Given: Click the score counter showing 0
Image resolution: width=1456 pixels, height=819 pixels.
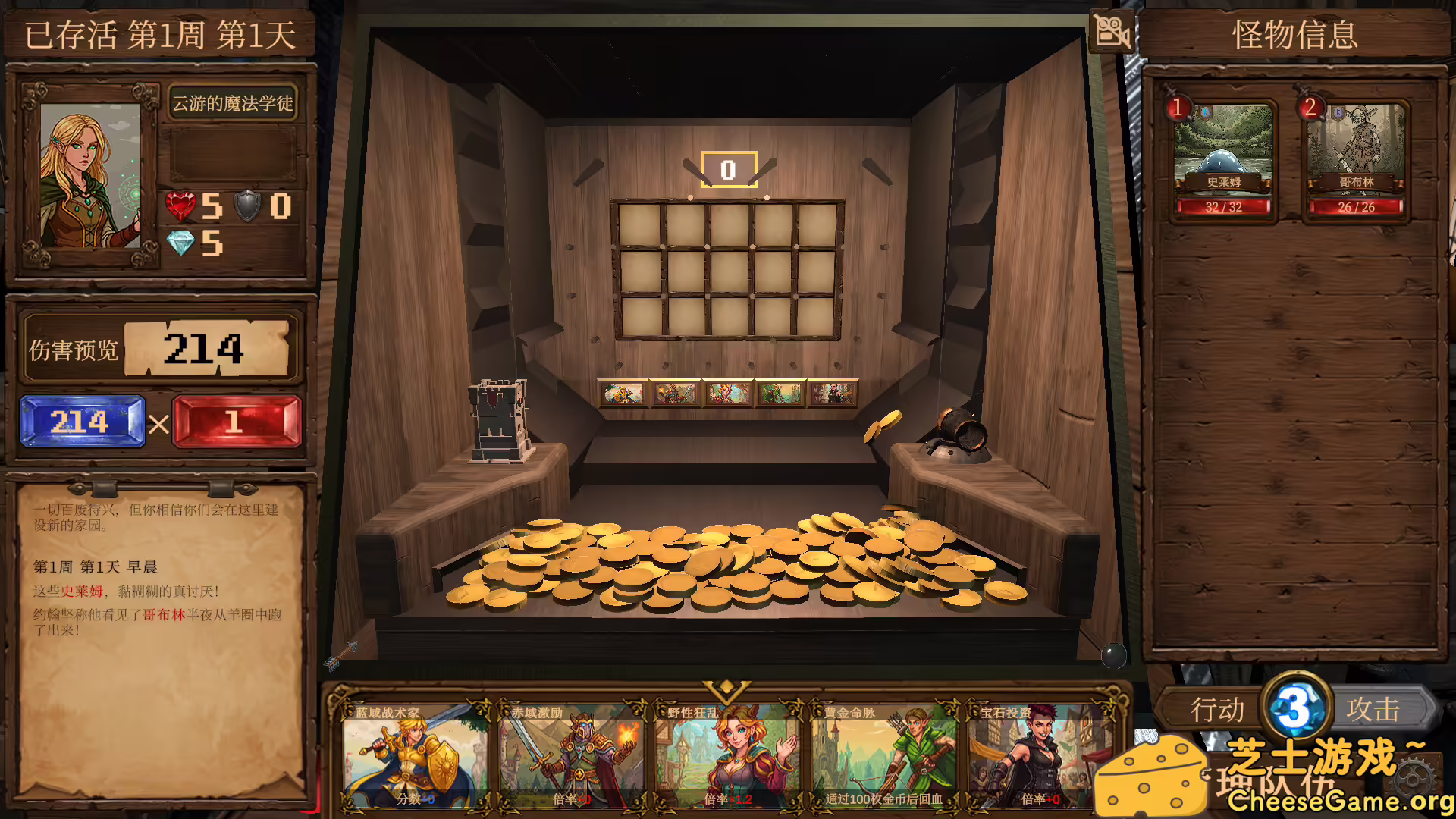Looking at the screenshot, I should click(x=727, y=168).
